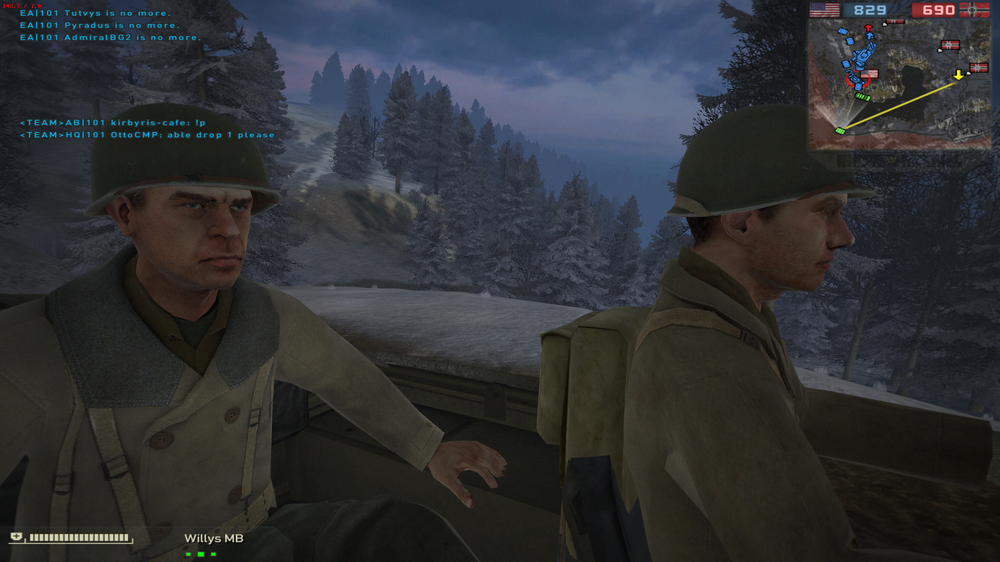Viewport: 1000px width, 562px height.
Task: Select the US team flag beside 829 tickets
Action: pos(824,10)
